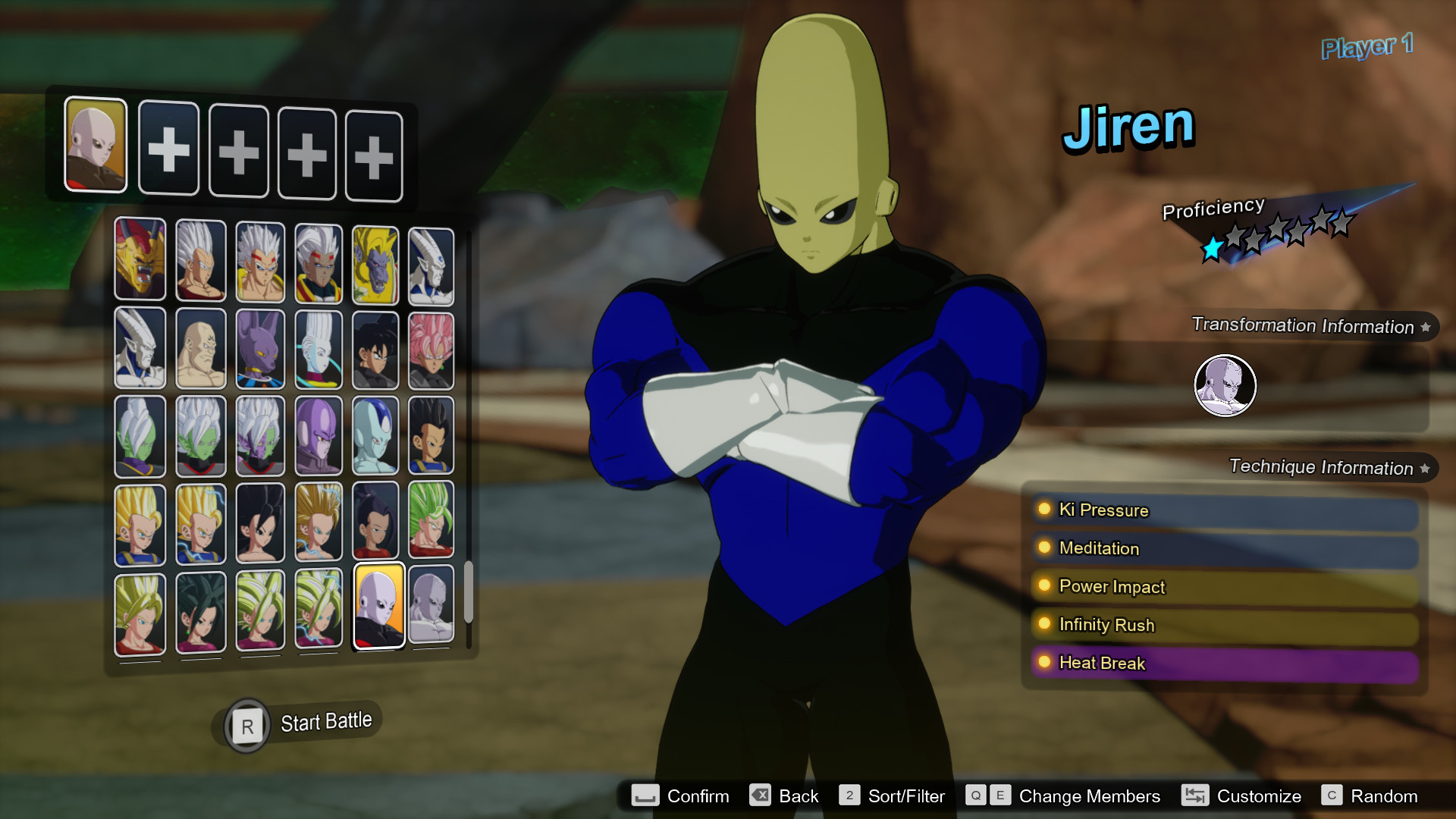Select Whis from the roster grid
This screenshot has height=819, width=1456.
point(318,350)
